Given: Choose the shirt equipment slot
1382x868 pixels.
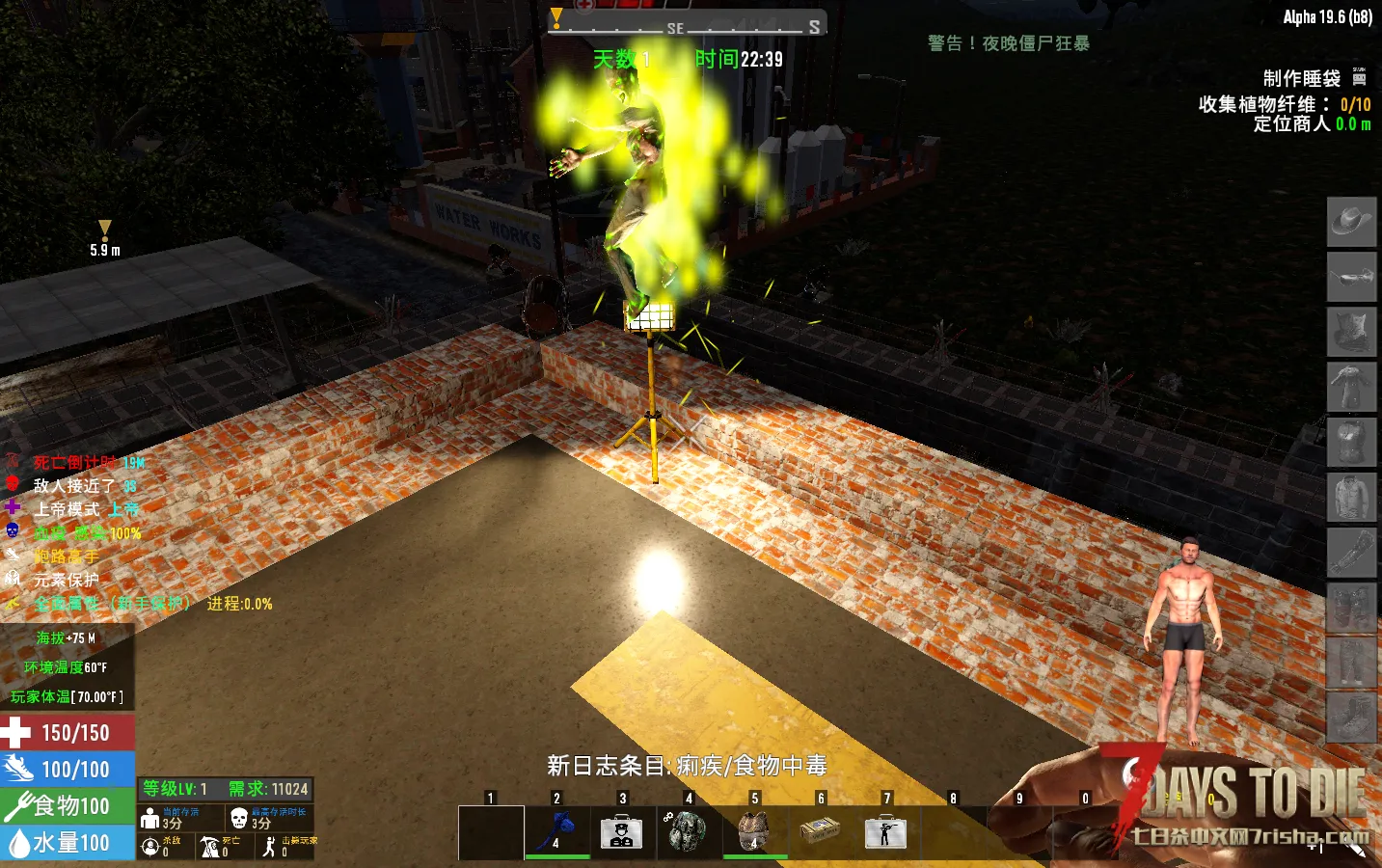Looking at the screenshot, I should (1351, 497).
